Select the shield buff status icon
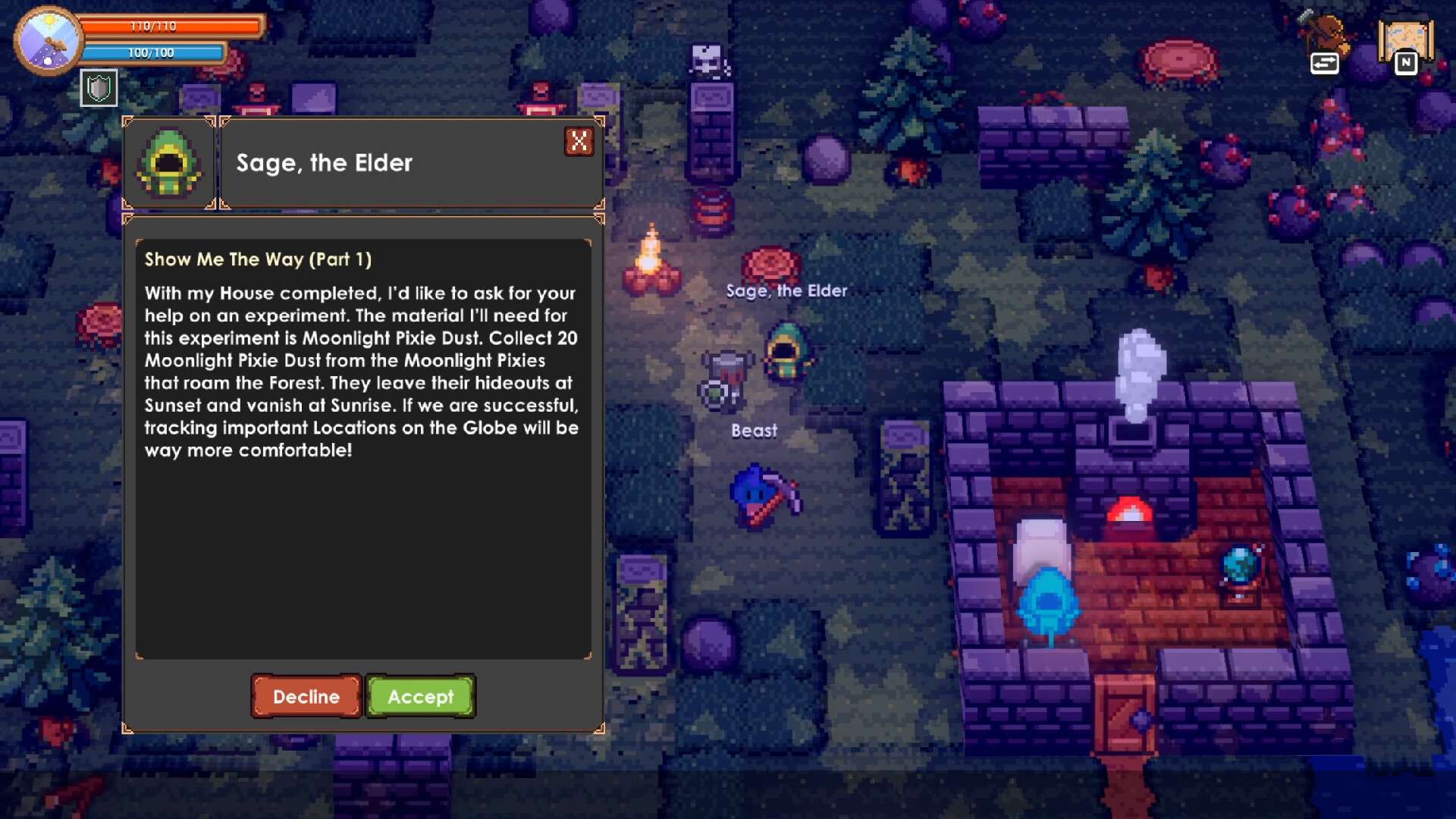This screenshot has width=1456, height=819. (99, 89)
